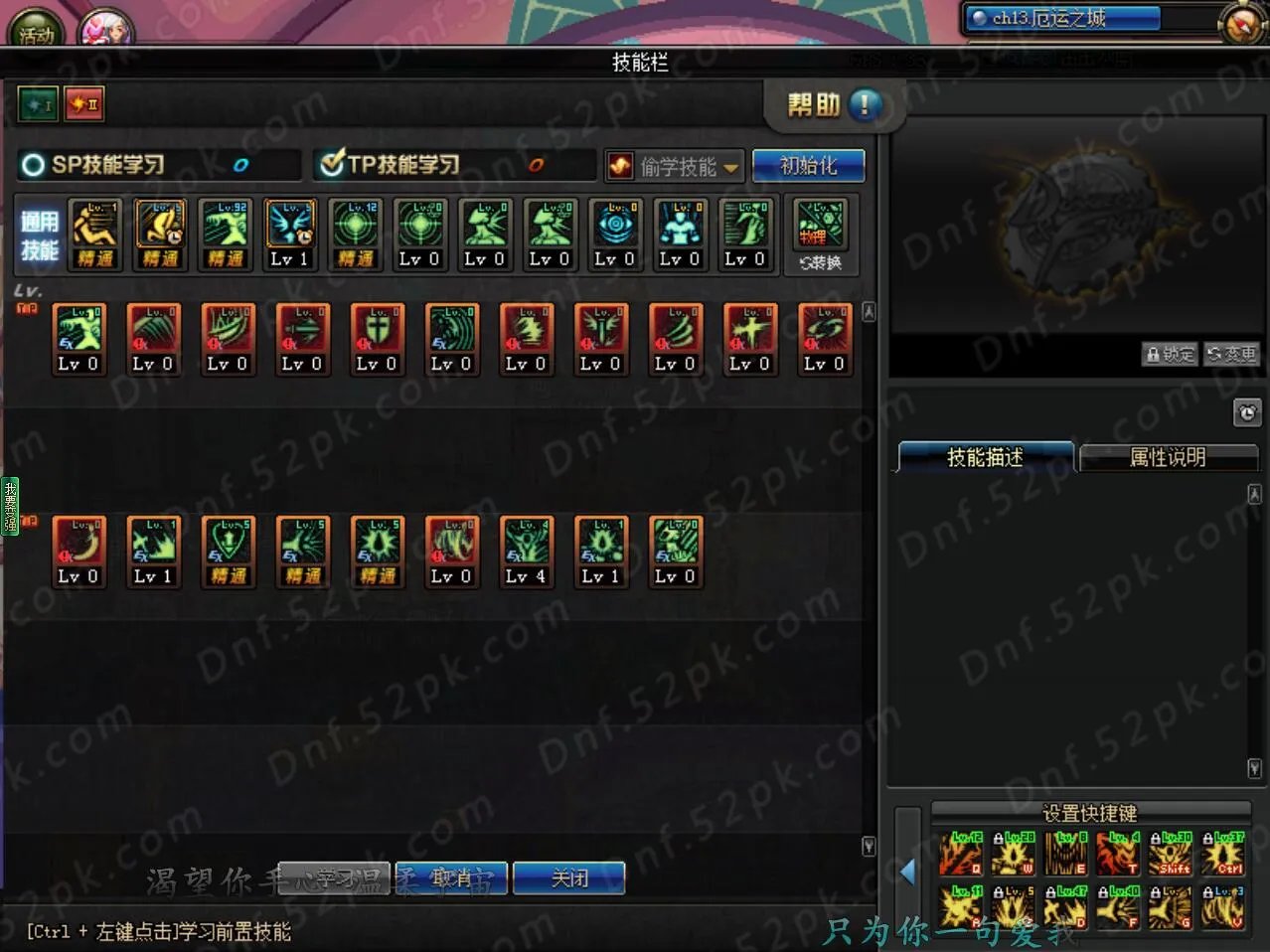Open the ch13 厄运之城 channel selector
Viewport: 1270px width, 952px height.
click(1061, 18)
